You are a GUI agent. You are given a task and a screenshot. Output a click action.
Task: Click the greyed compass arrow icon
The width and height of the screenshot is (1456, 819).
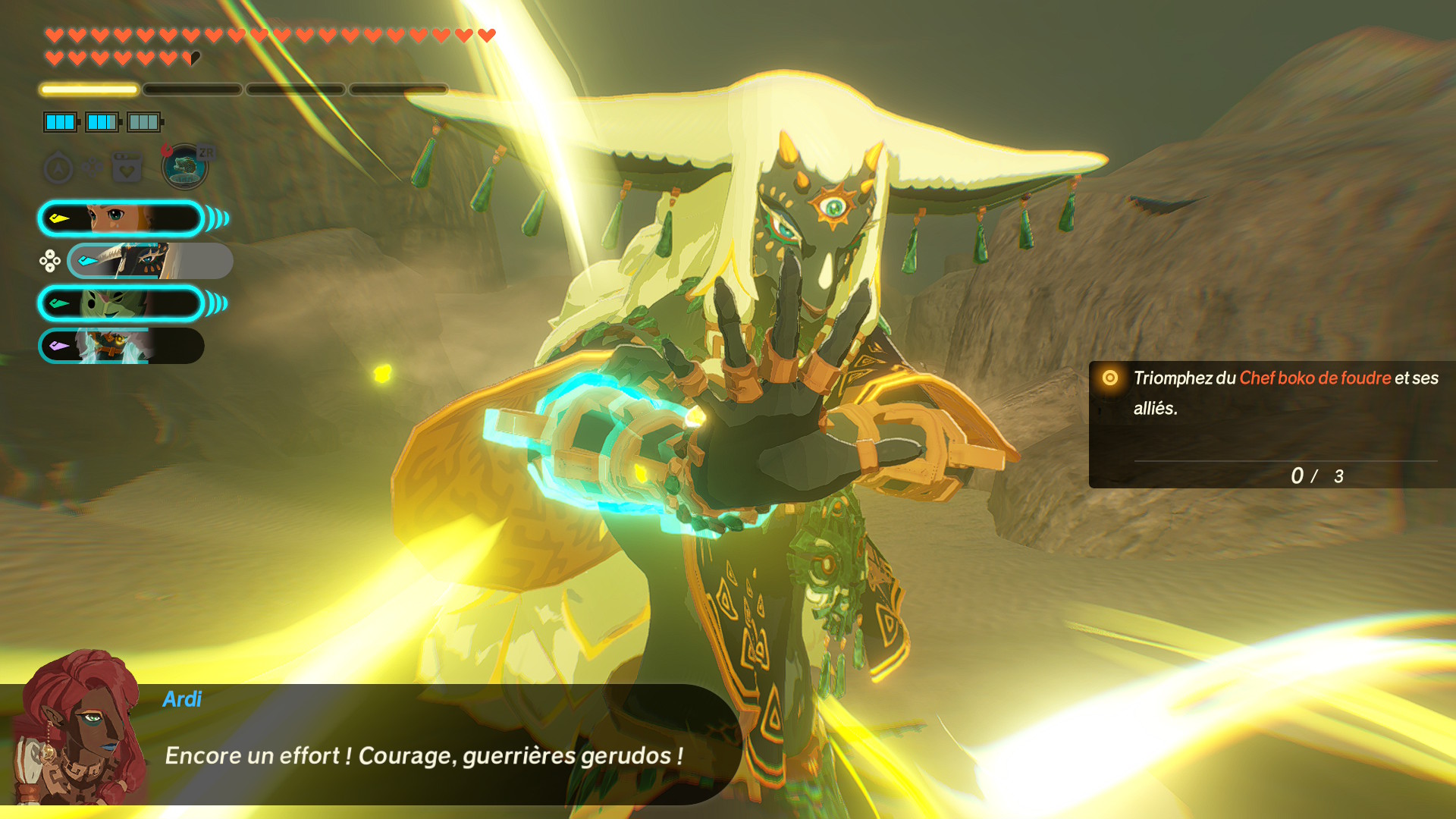[x=58, y=168]
